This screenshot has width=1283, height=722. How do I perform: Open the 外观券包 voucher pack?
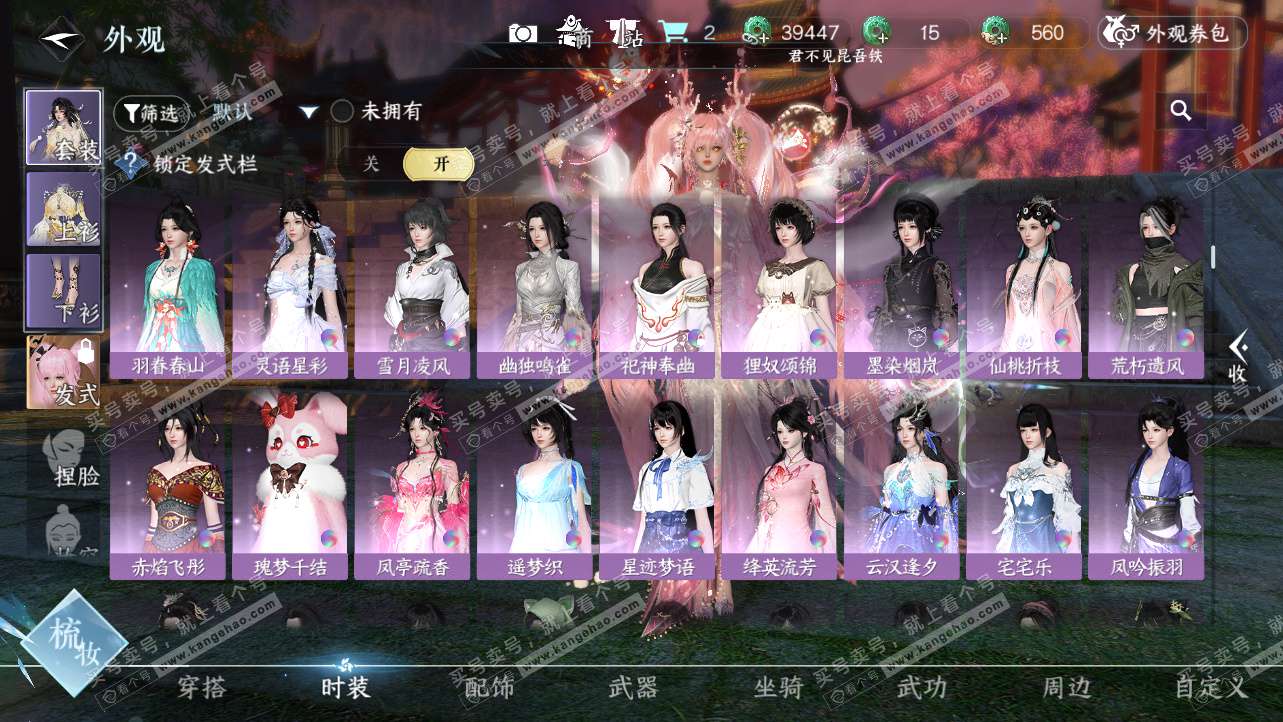pos(1172,33)
